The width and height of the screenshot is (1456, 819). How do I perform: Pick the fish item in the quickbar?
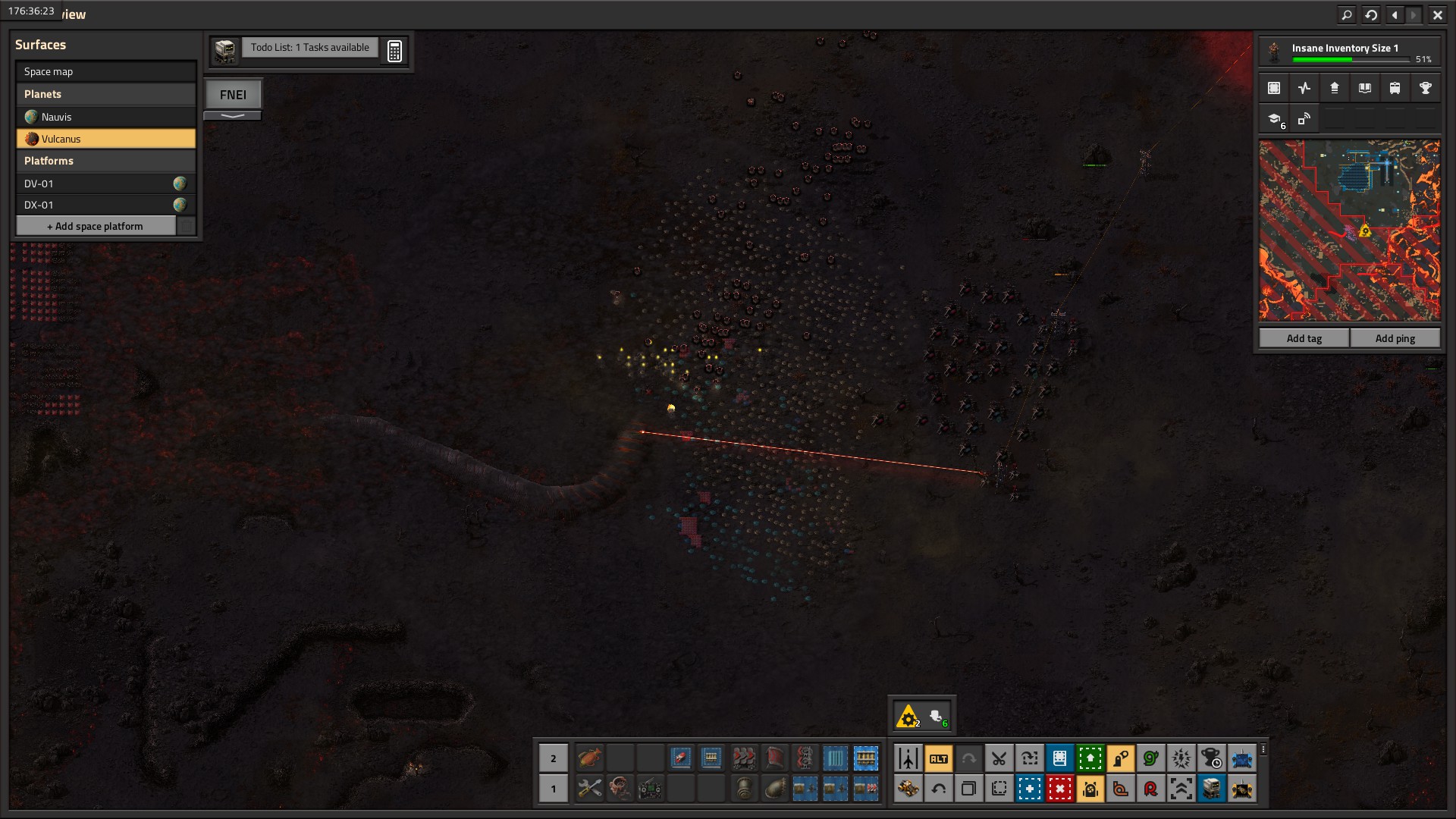(x=589, y=758)
